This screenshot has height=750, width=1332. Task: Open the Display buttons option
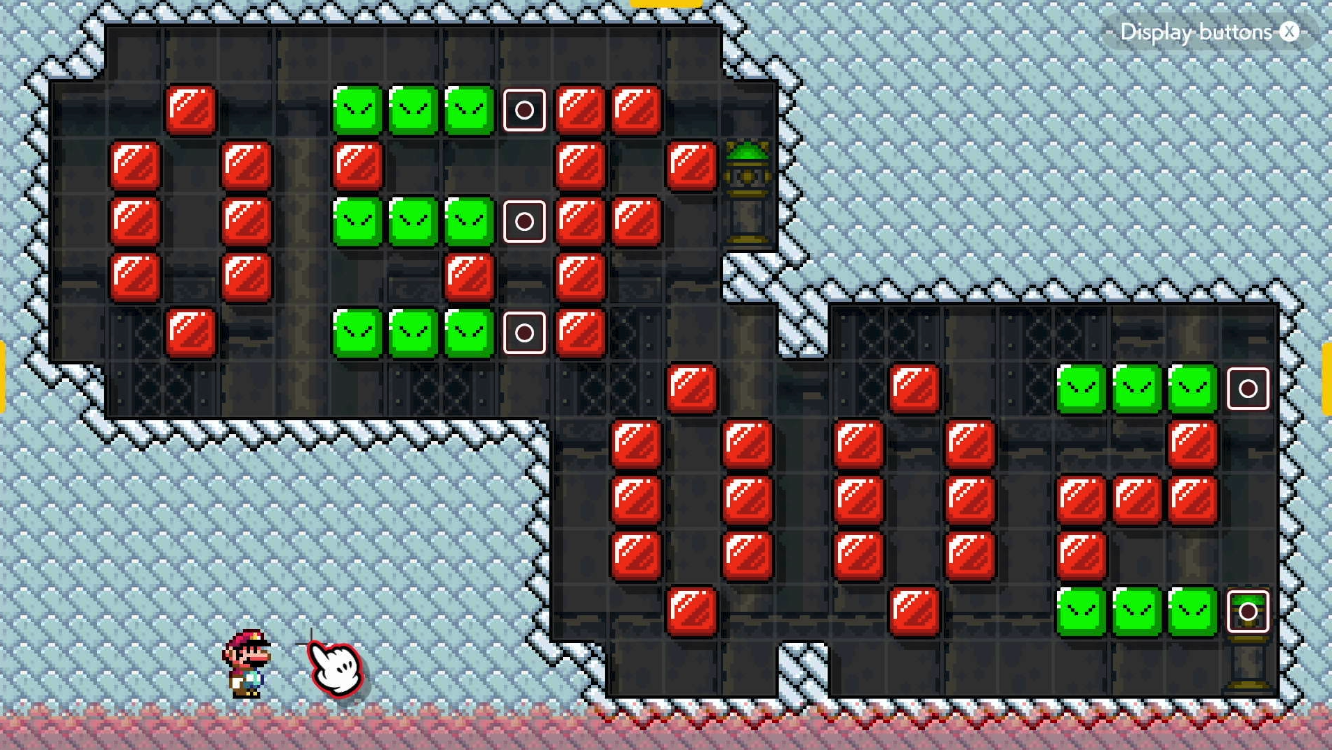[1196, 31]
